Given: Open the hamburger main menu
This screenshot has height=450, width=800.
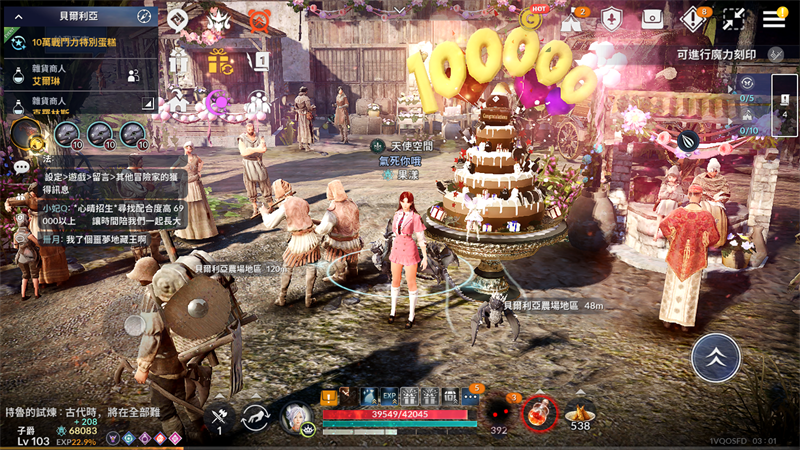Looking at the screenshot, I should click(774, 19).
